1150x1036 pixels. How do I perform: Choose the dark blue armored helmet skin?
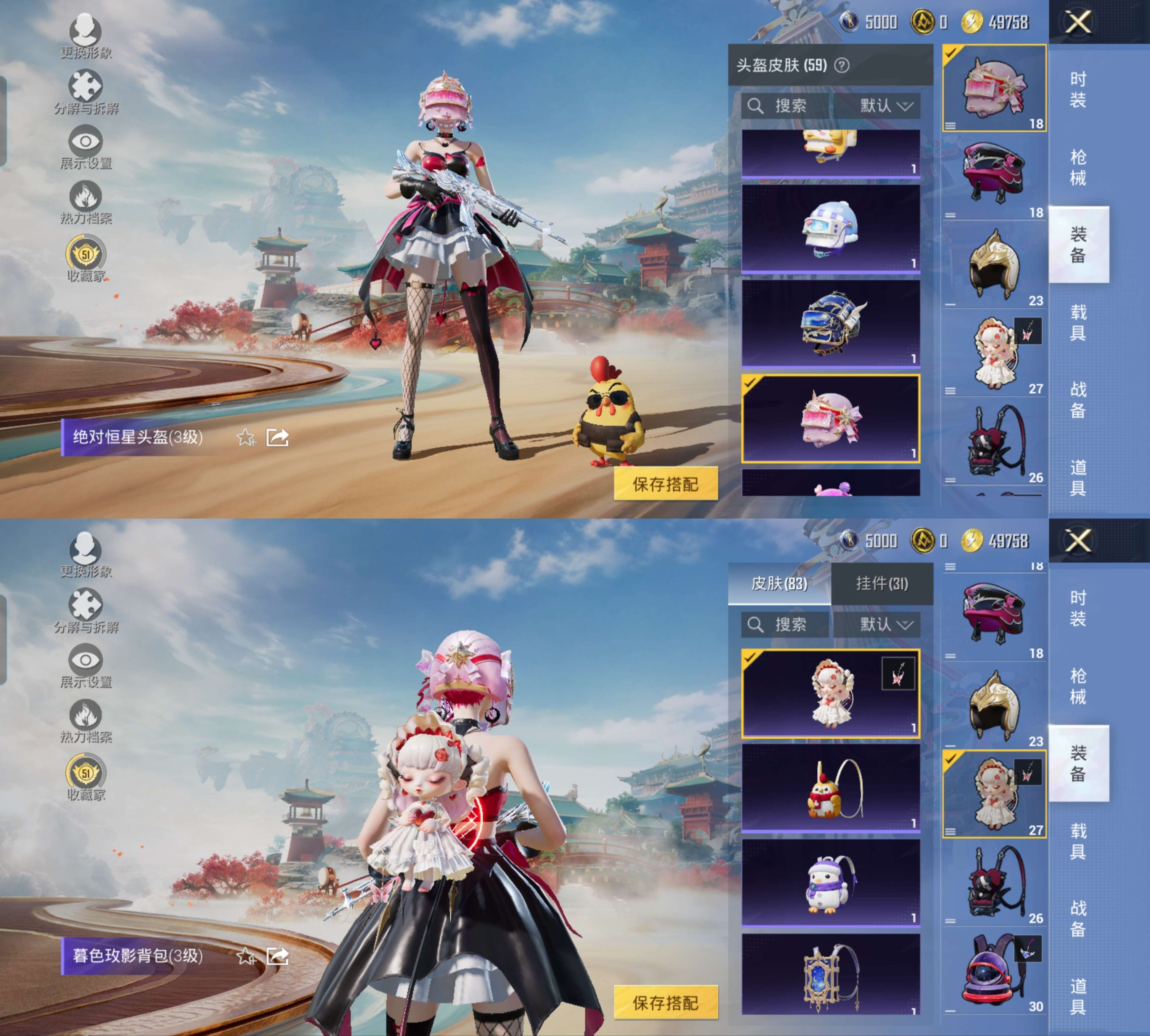pos(830,323)
